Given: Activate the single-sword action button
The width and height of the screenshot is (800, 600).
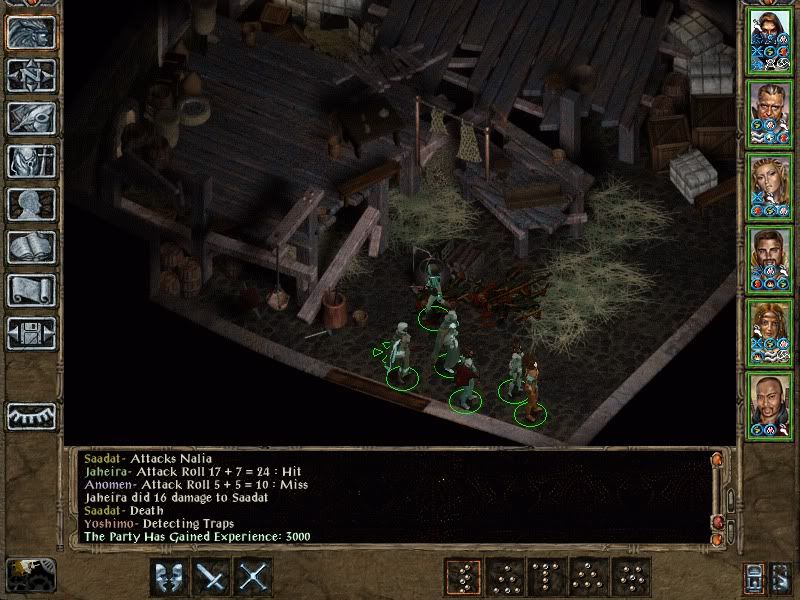Looking at the screenshot, I should click(213, 577).
